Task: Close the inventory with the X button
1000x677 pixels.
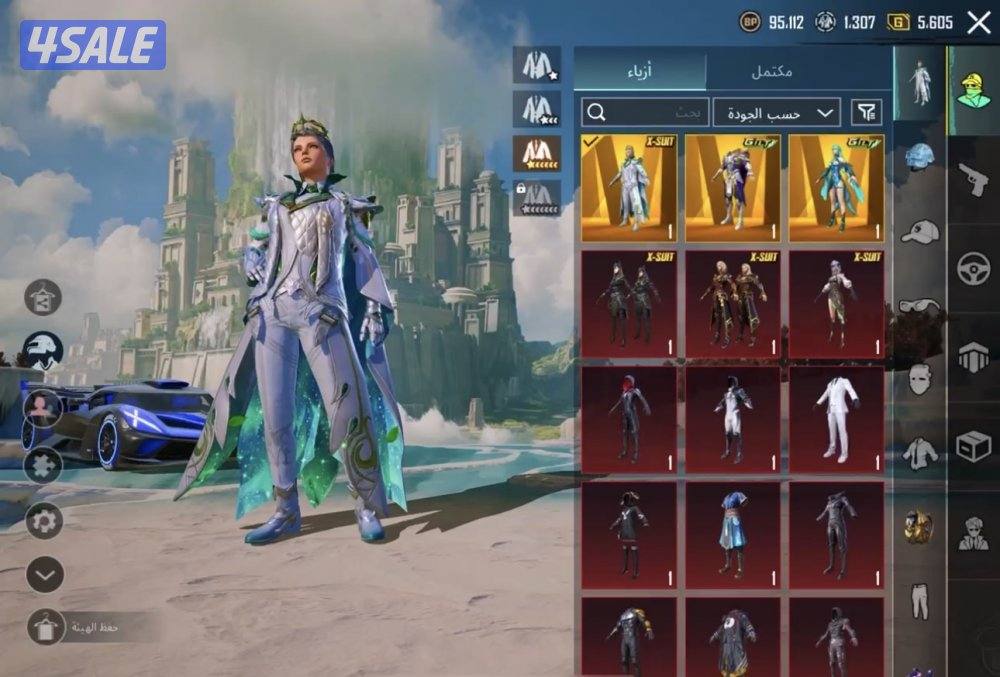Action: 979,22
